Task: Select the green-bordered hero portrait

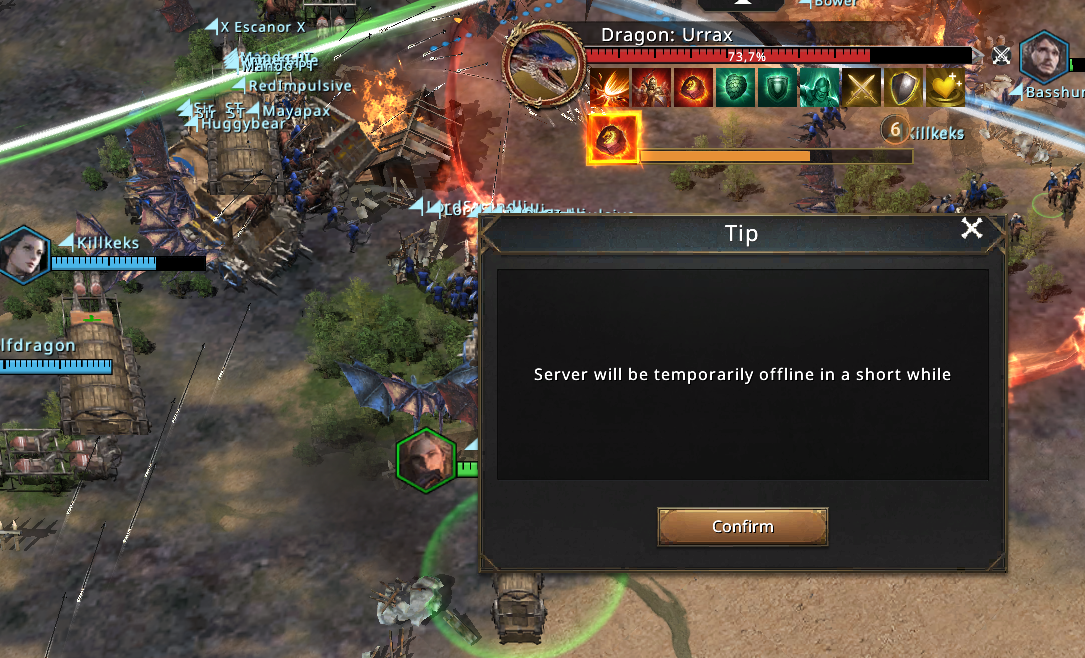Action: (x=427, y=460)
